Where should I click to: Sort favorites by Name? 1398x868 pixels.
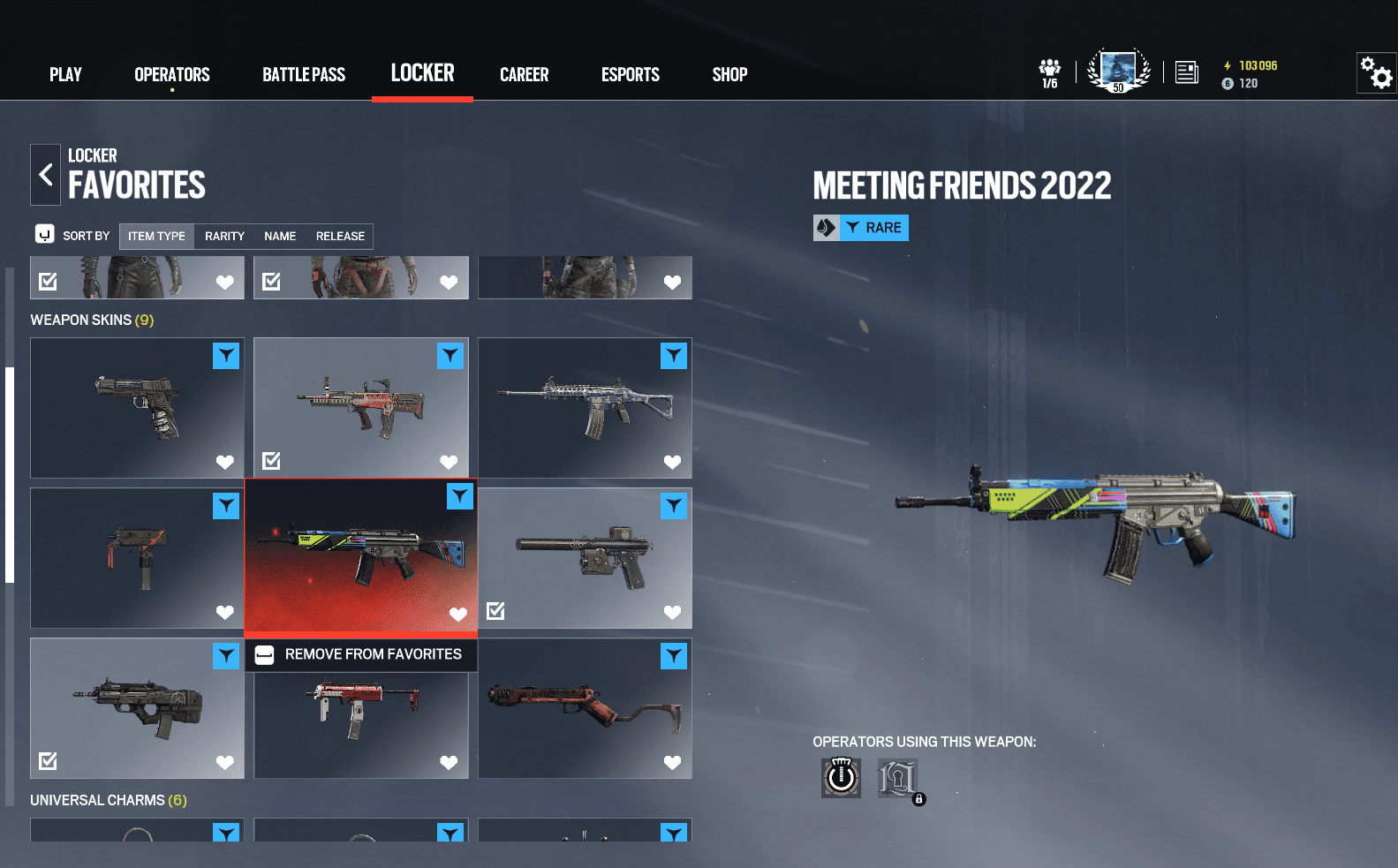tap(280, 237)
